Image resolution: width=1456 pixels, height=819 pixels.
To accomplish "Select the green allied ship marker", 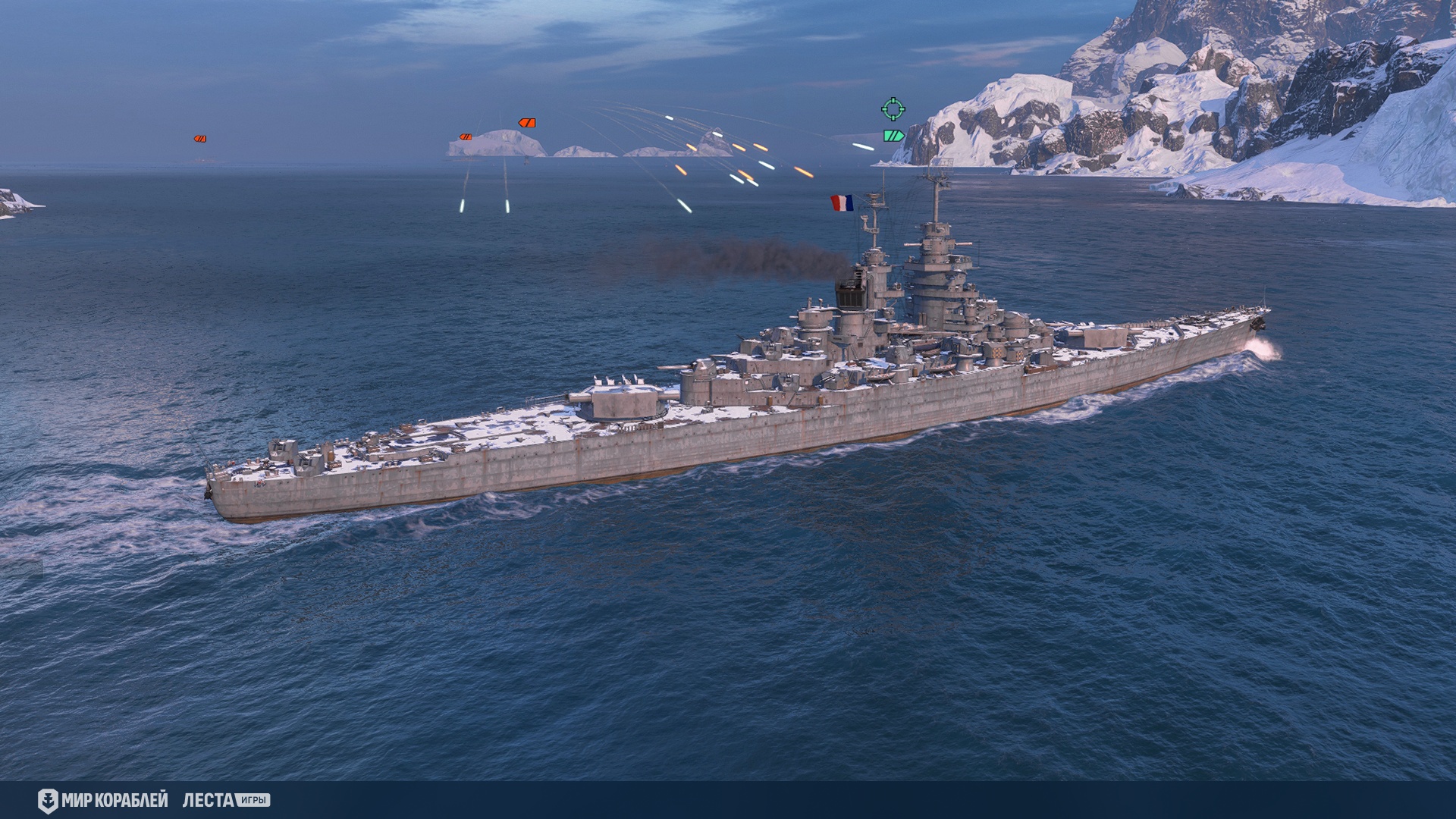I will click(x=894, y=136).
